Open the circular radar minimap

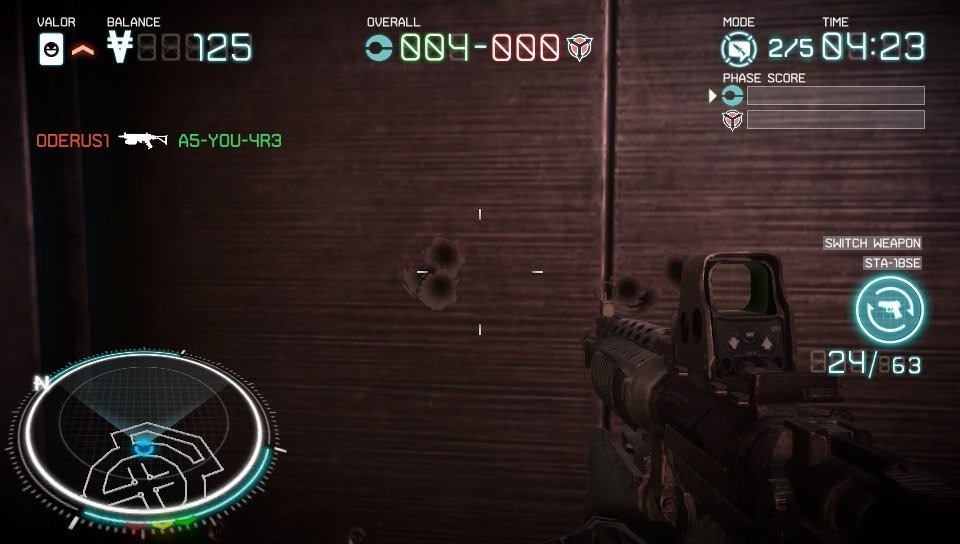click(147, 440)
